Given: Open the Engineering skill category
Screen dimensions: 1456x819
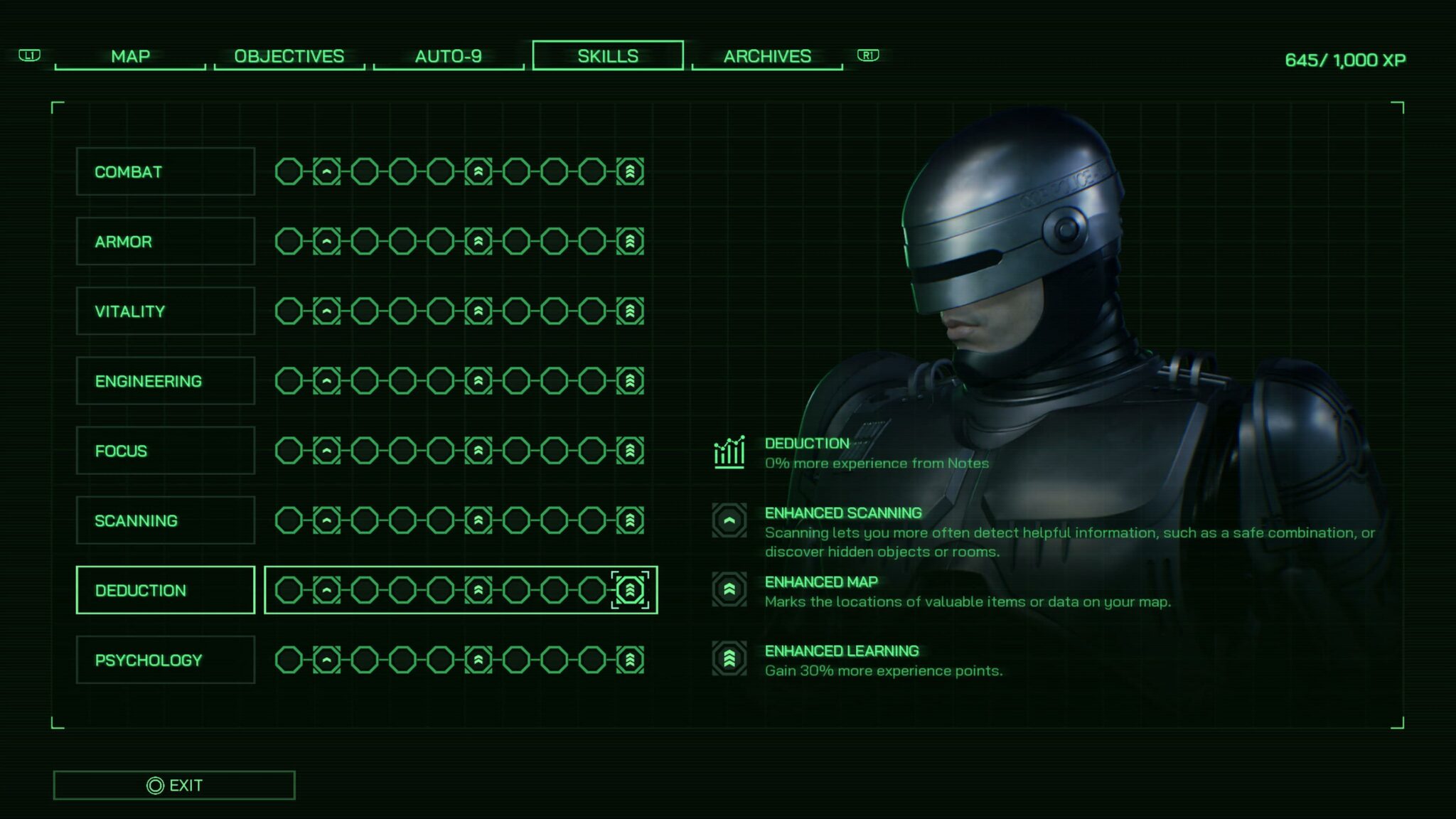Looking at the screenshot, I should point(165,381).
